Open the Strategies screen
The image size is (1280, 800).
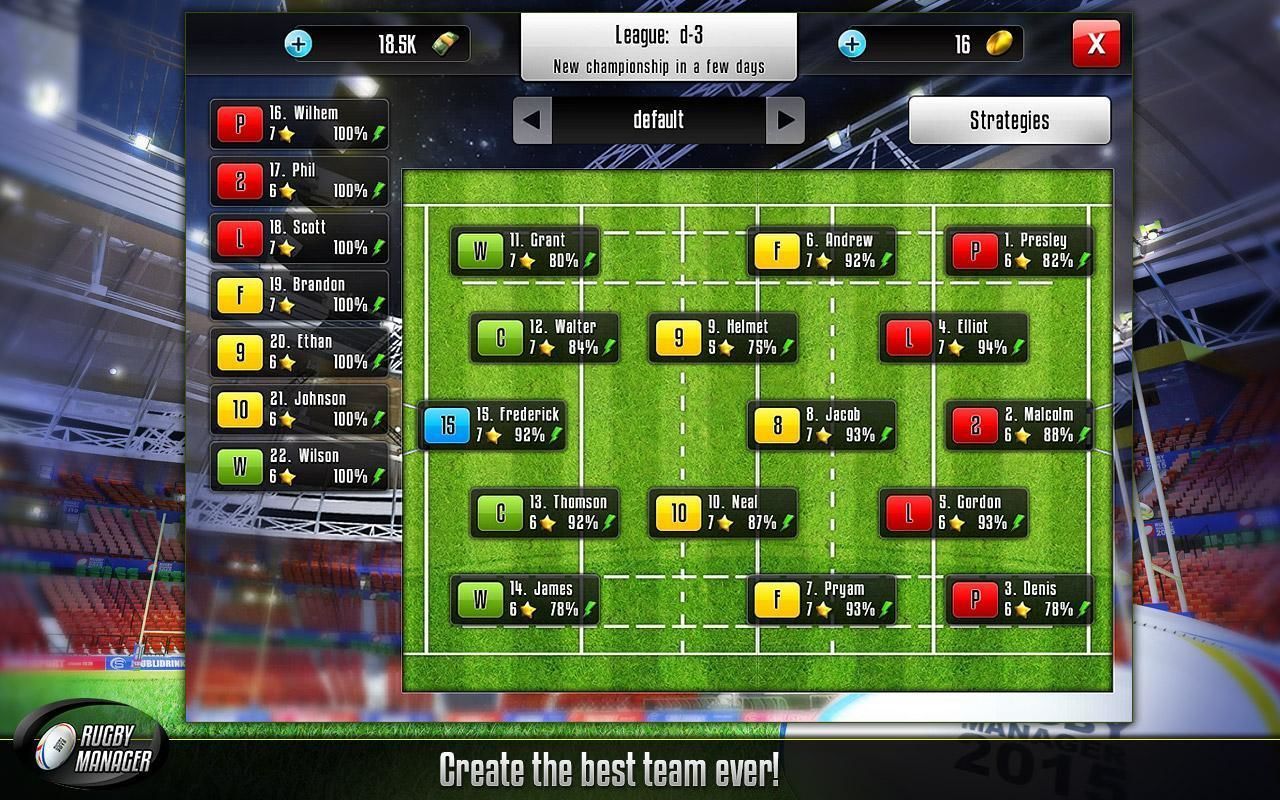1010,120
